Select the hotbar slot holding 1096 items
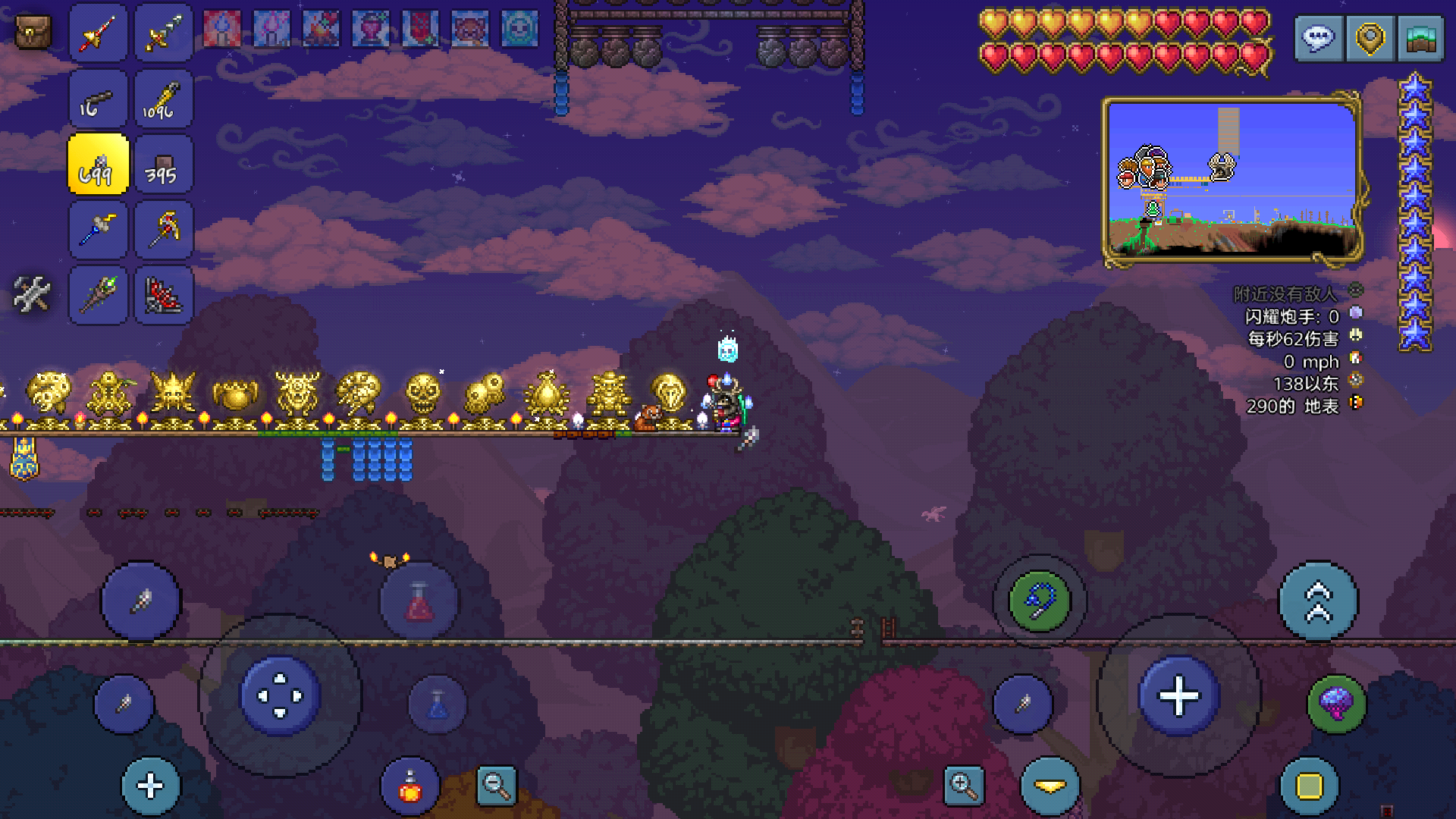Image resolution: width=1456 pixels, height=819 pixels. 163,99
